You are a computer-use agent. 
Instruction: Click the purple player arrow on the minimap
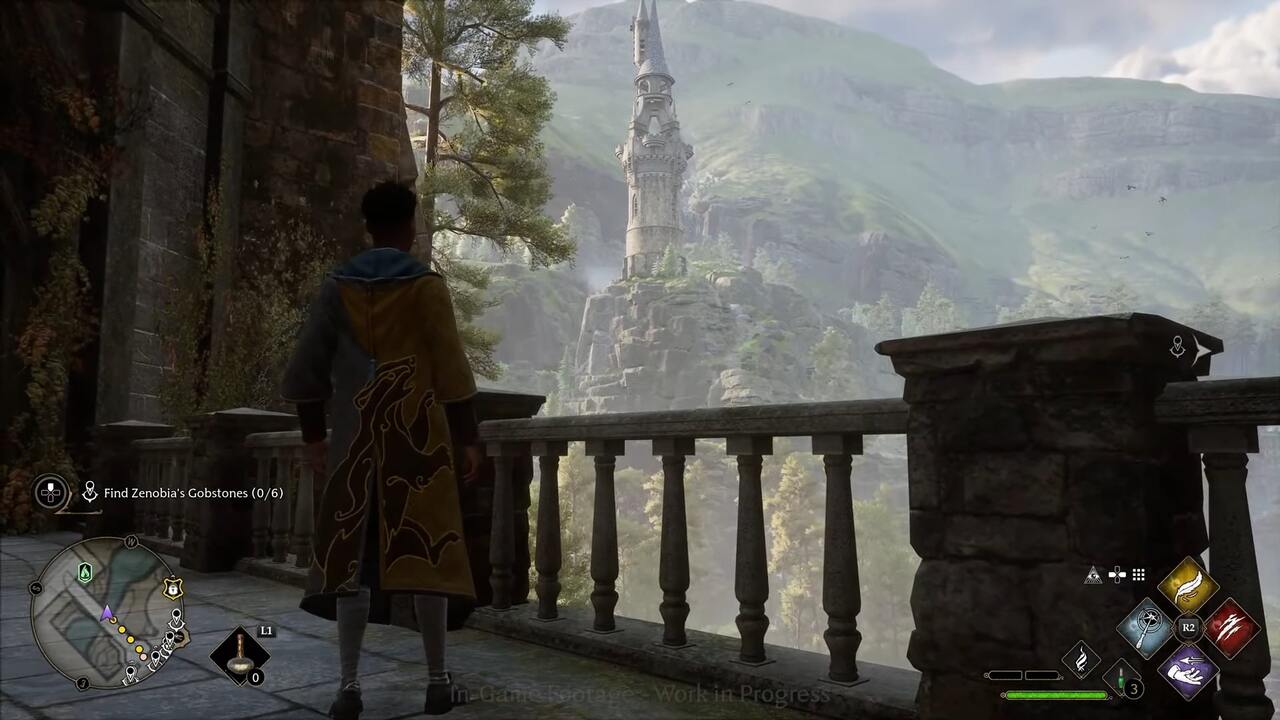pyautogui.click(x=106, y=614)
